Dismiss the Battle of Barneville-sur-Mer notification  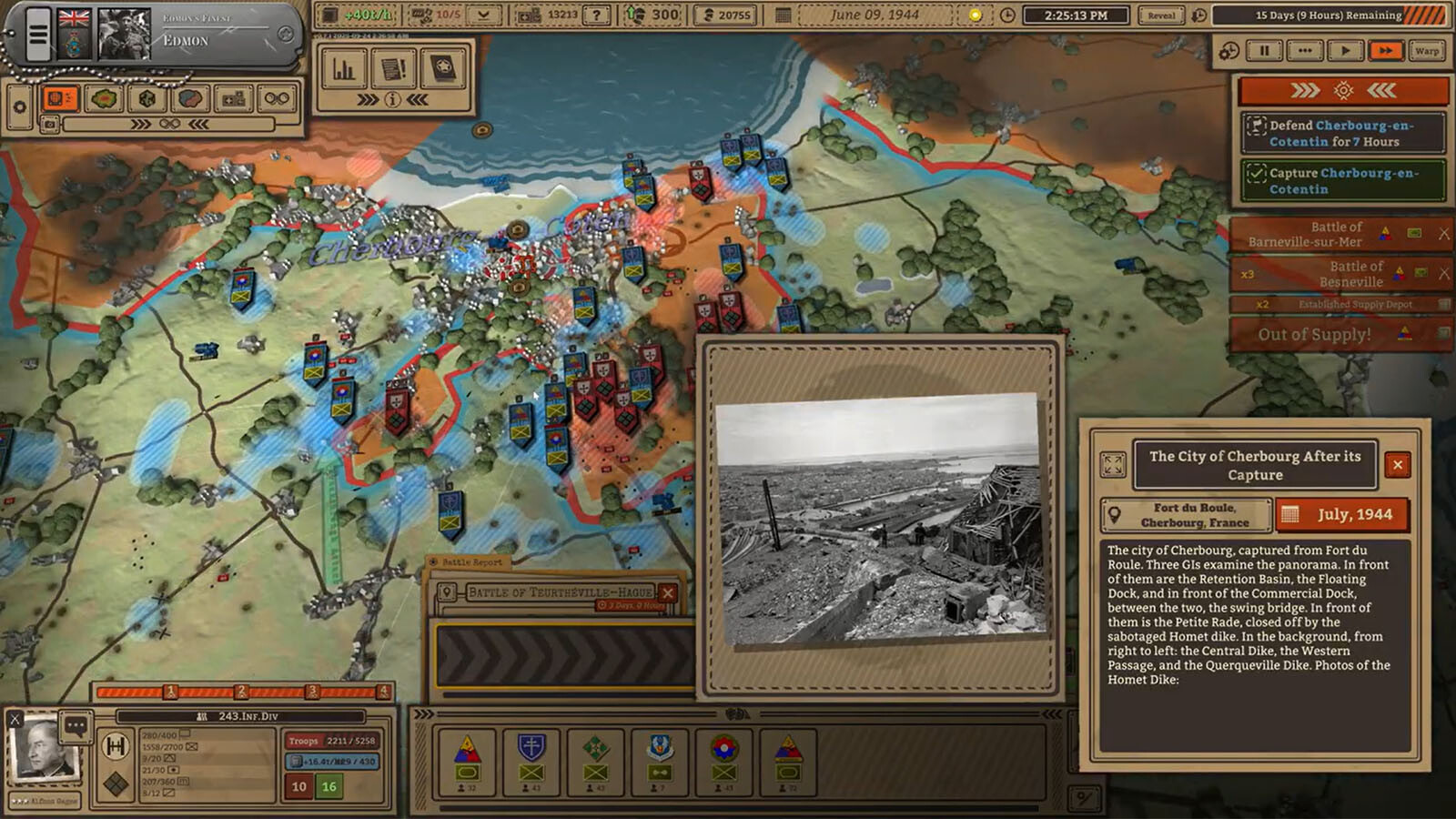point(1443,234)
